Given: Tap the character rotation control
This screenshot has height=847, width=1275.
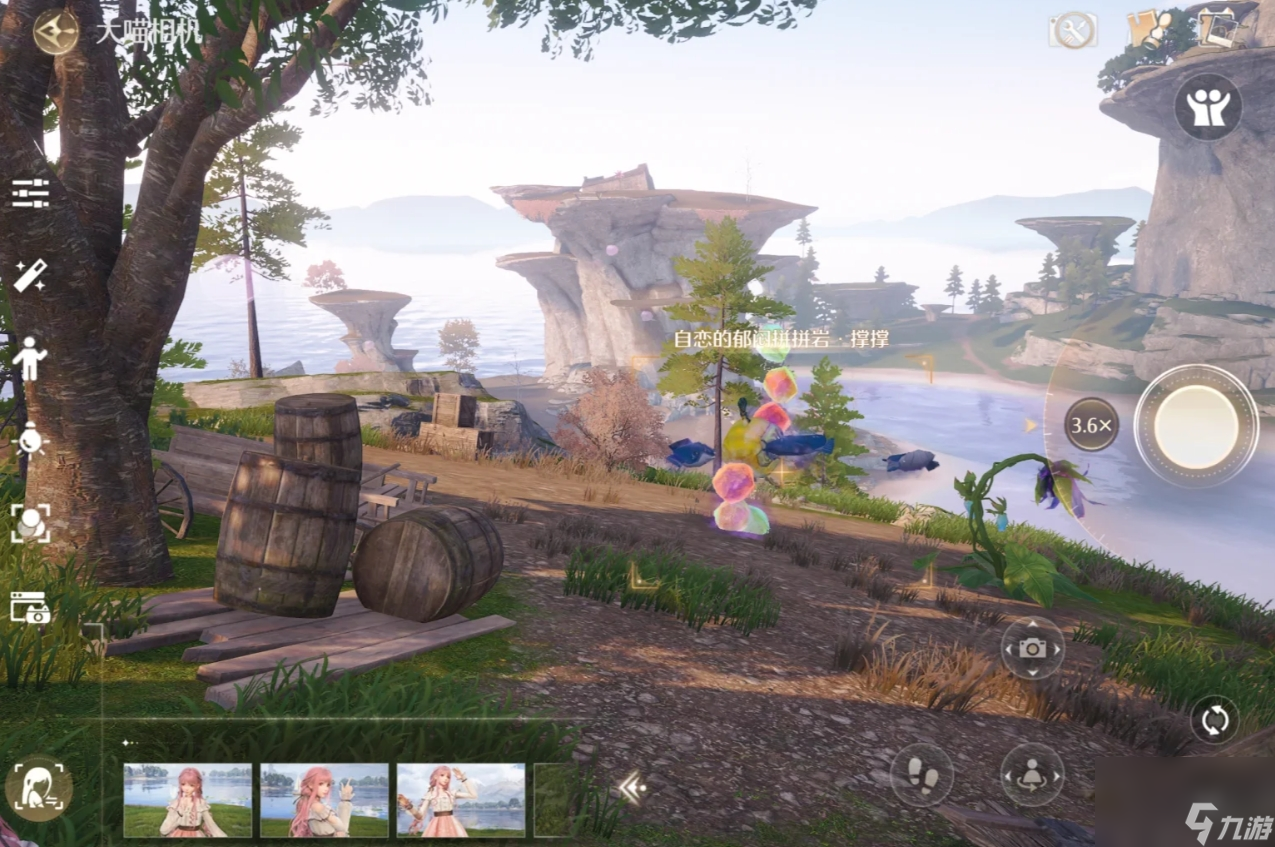Looking at the screenshot, I should pos(1032,774).
